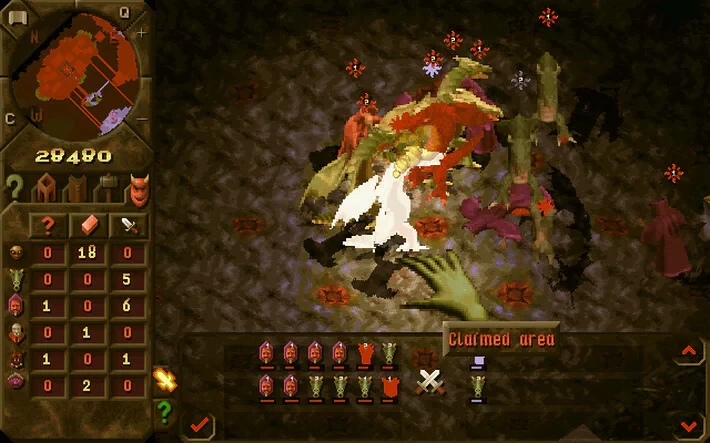Sort creatures by idle question mark column
The height and width of the screenshot is (443, 710).
(47, 224)
